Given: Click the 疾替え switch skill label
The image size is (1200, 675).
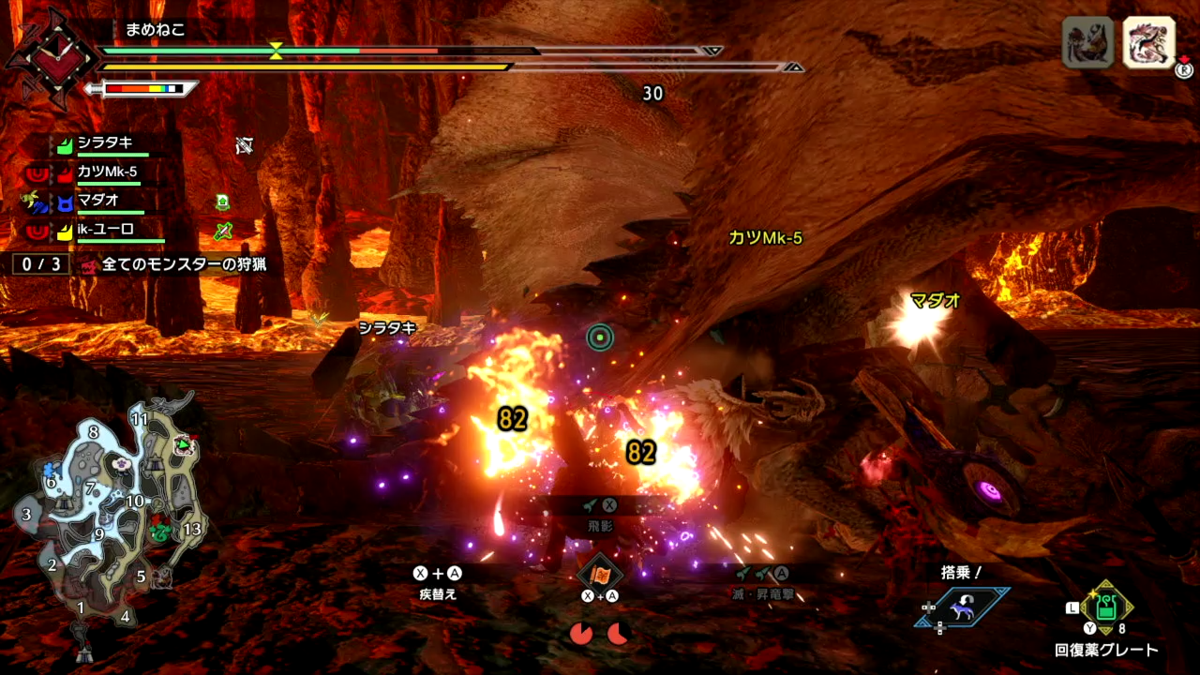Looking at the screenshot, I should pos(438,593).
